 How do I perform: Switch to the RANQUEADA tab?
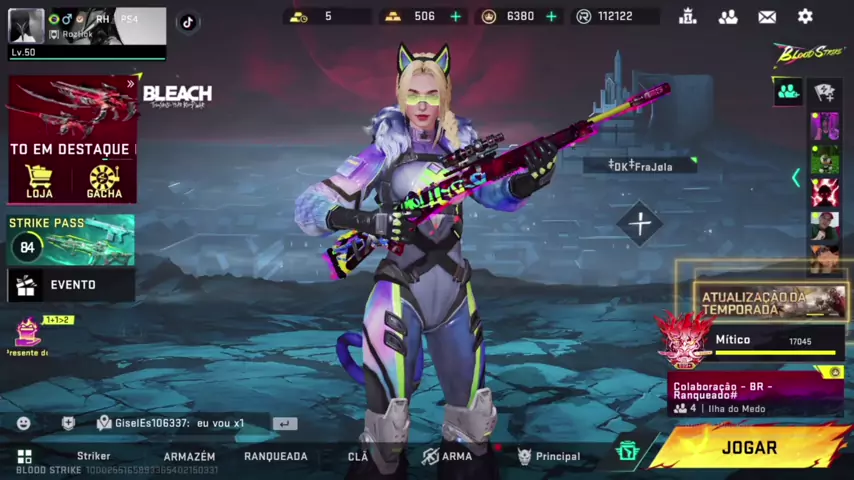tap(275, 456)
